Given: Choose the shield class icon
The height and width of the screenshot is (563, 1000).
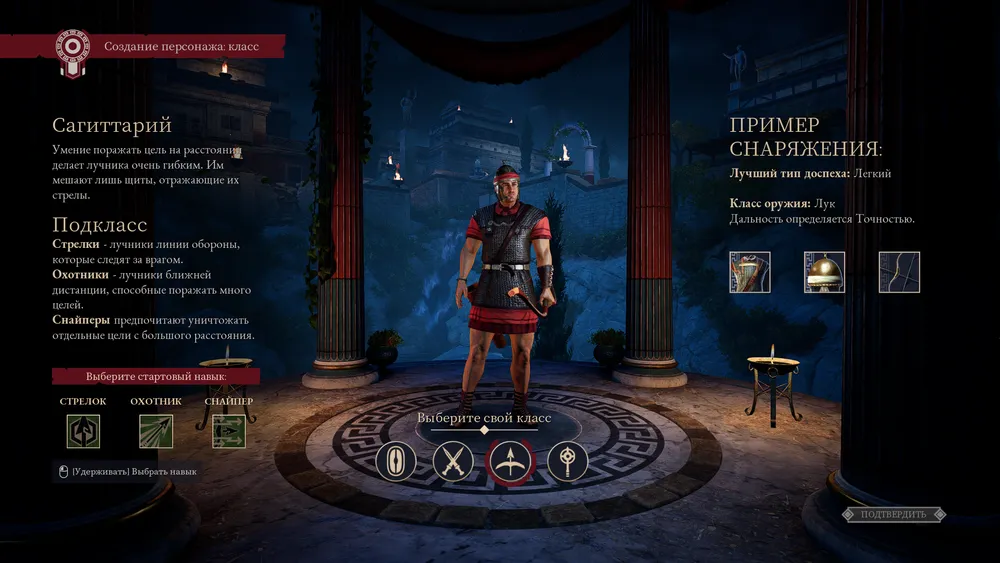Looking at the screenshot, I should pos(396,462).
